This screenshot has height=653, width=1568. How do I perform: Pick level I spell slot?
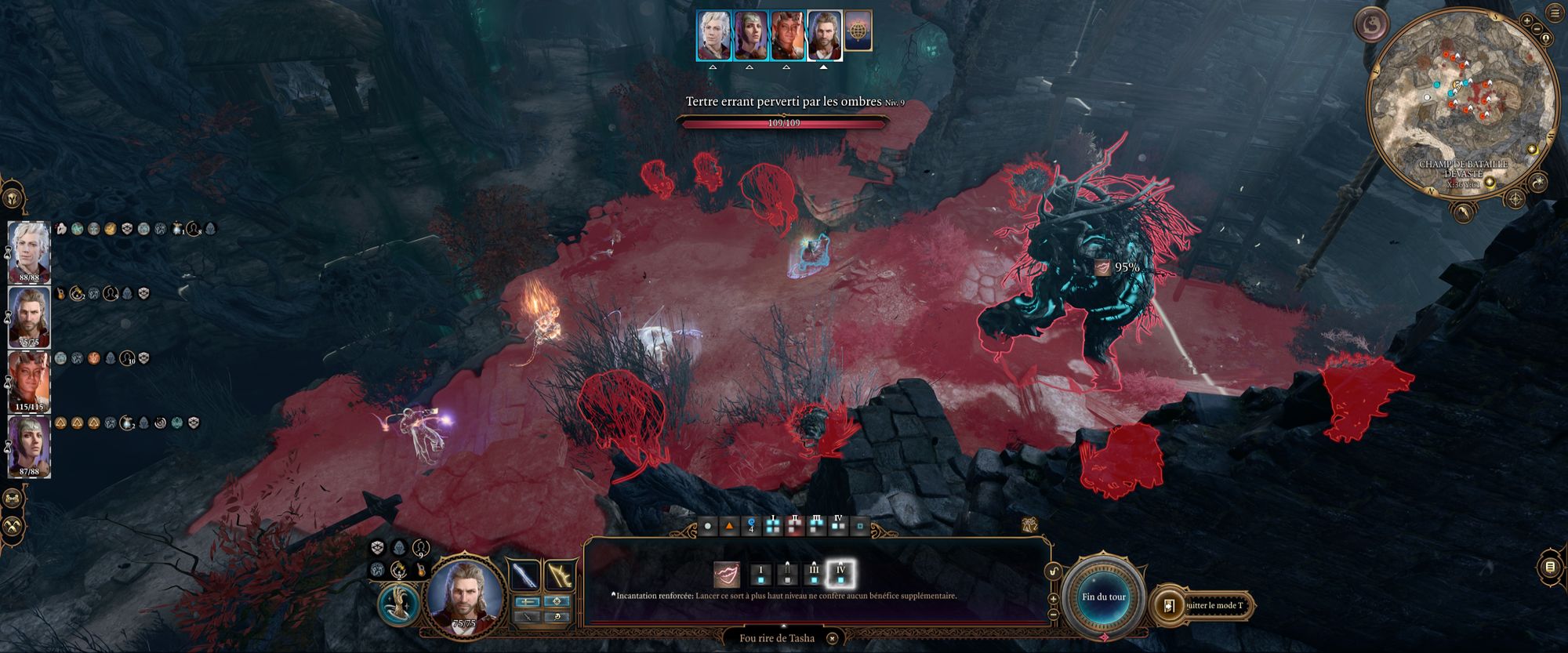coord(760,575)
